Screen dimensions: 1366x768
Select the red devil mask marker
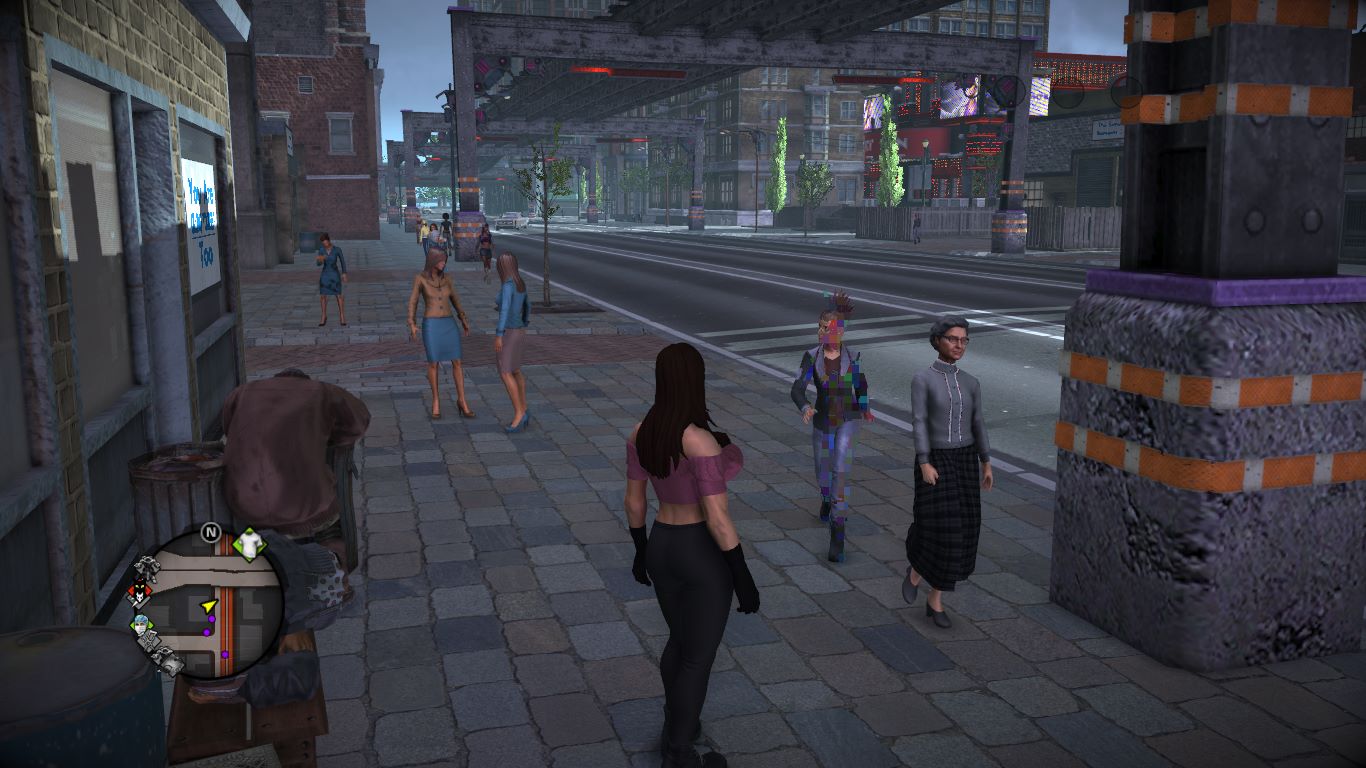(x=138, y=596)
